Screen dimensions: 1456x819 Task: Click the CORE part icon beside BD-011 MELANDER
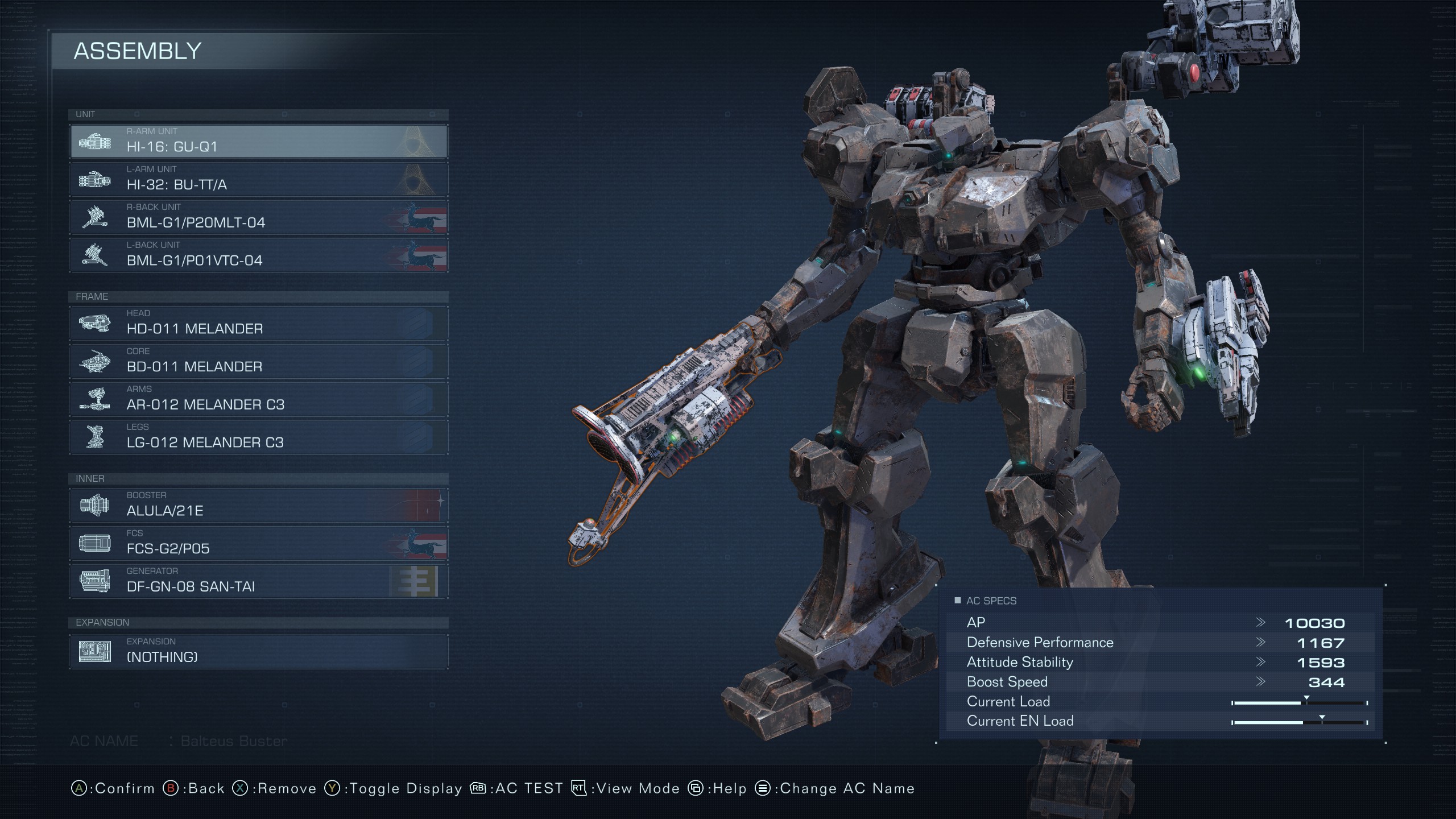[x=97, y=361]
